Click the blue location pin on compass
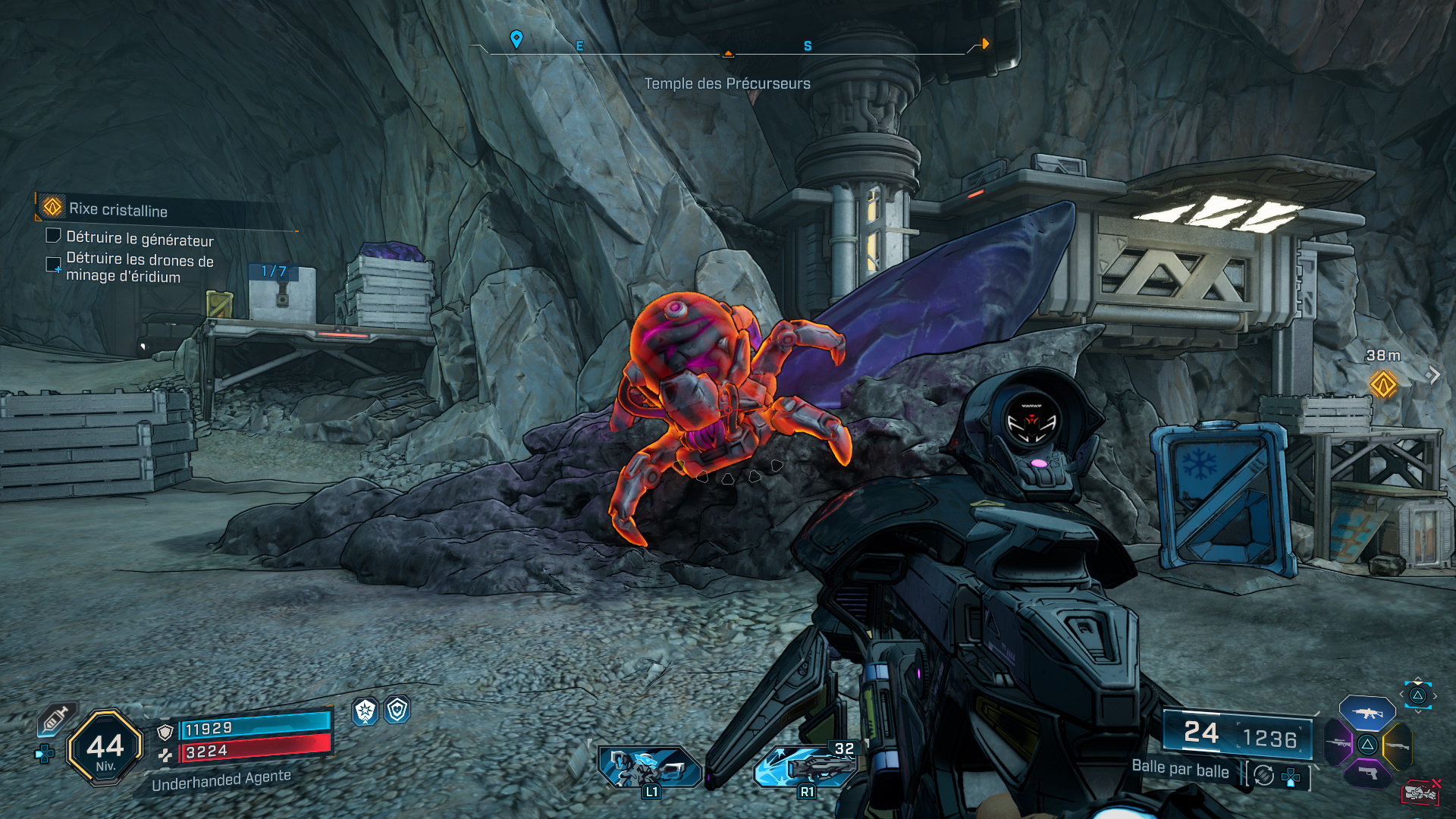 coord(516,39)
